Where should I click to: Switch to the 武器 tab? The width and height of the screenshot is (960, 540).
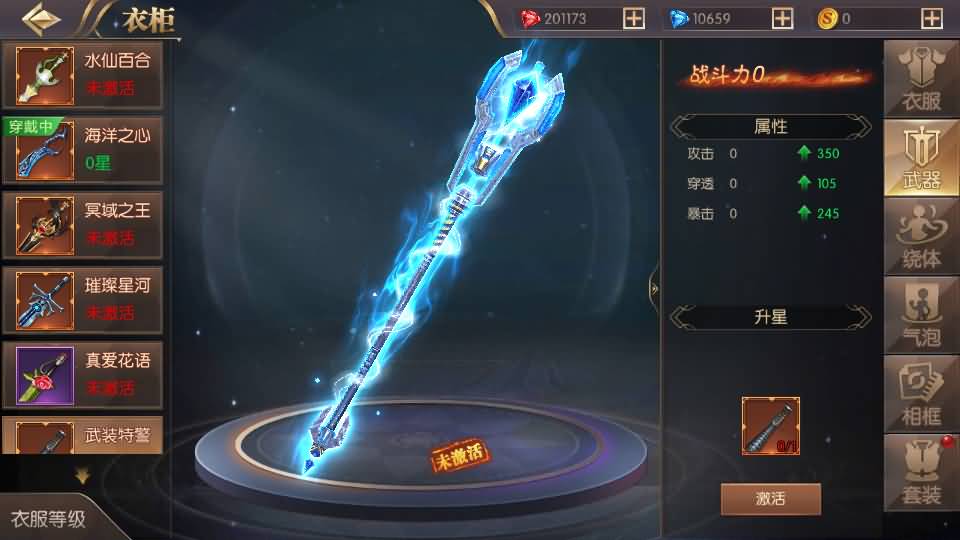921,157
